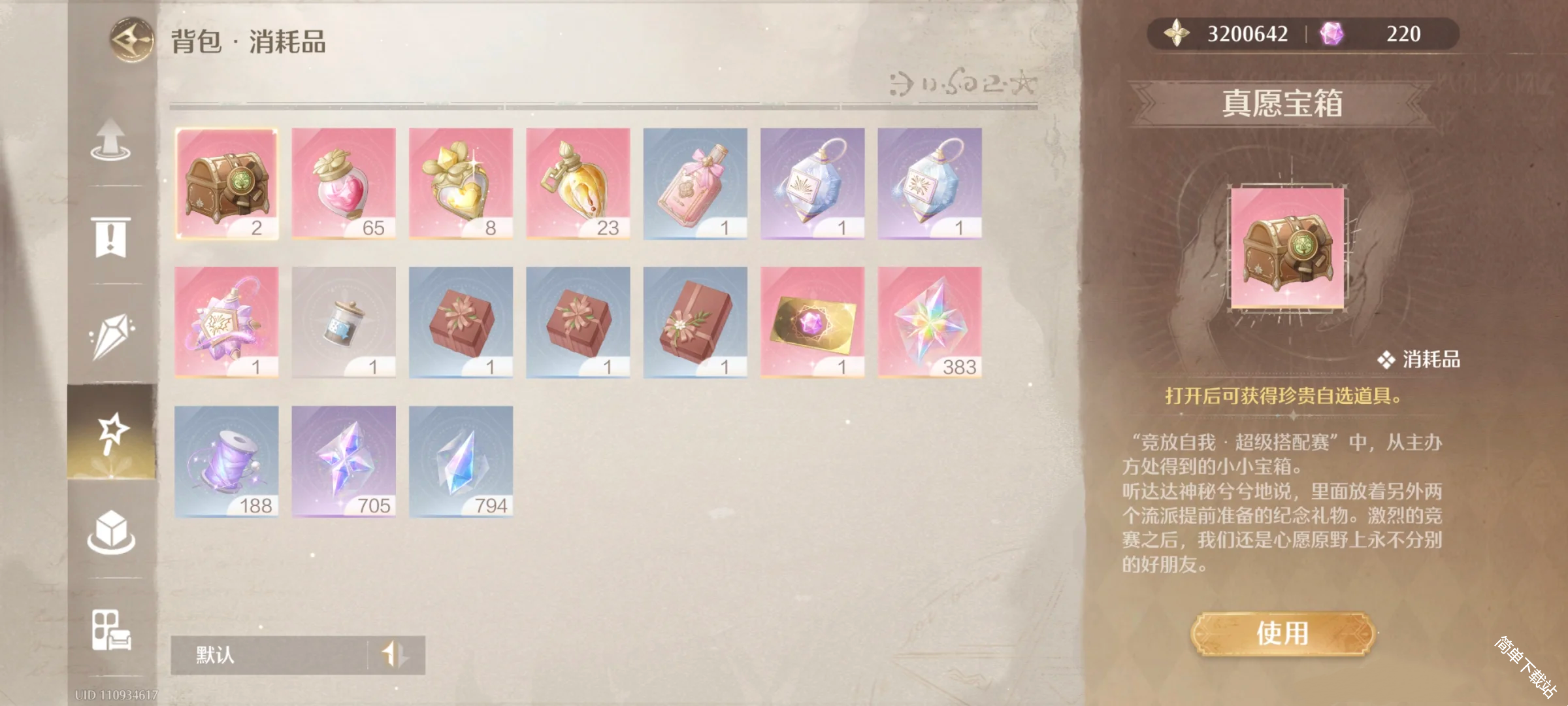Go back with the round arrow button

tap(131, 40)
